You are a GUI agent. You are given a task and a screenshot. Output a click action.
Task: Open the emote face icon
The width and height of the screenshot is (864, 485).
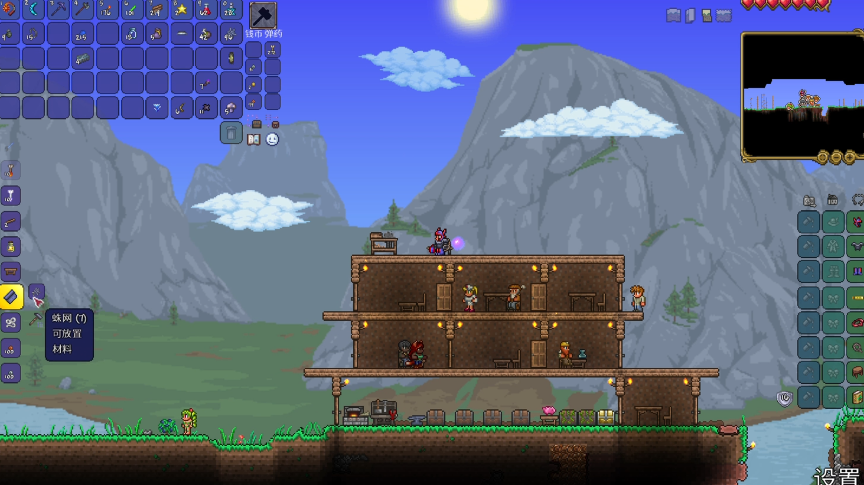tap(272, 140)
